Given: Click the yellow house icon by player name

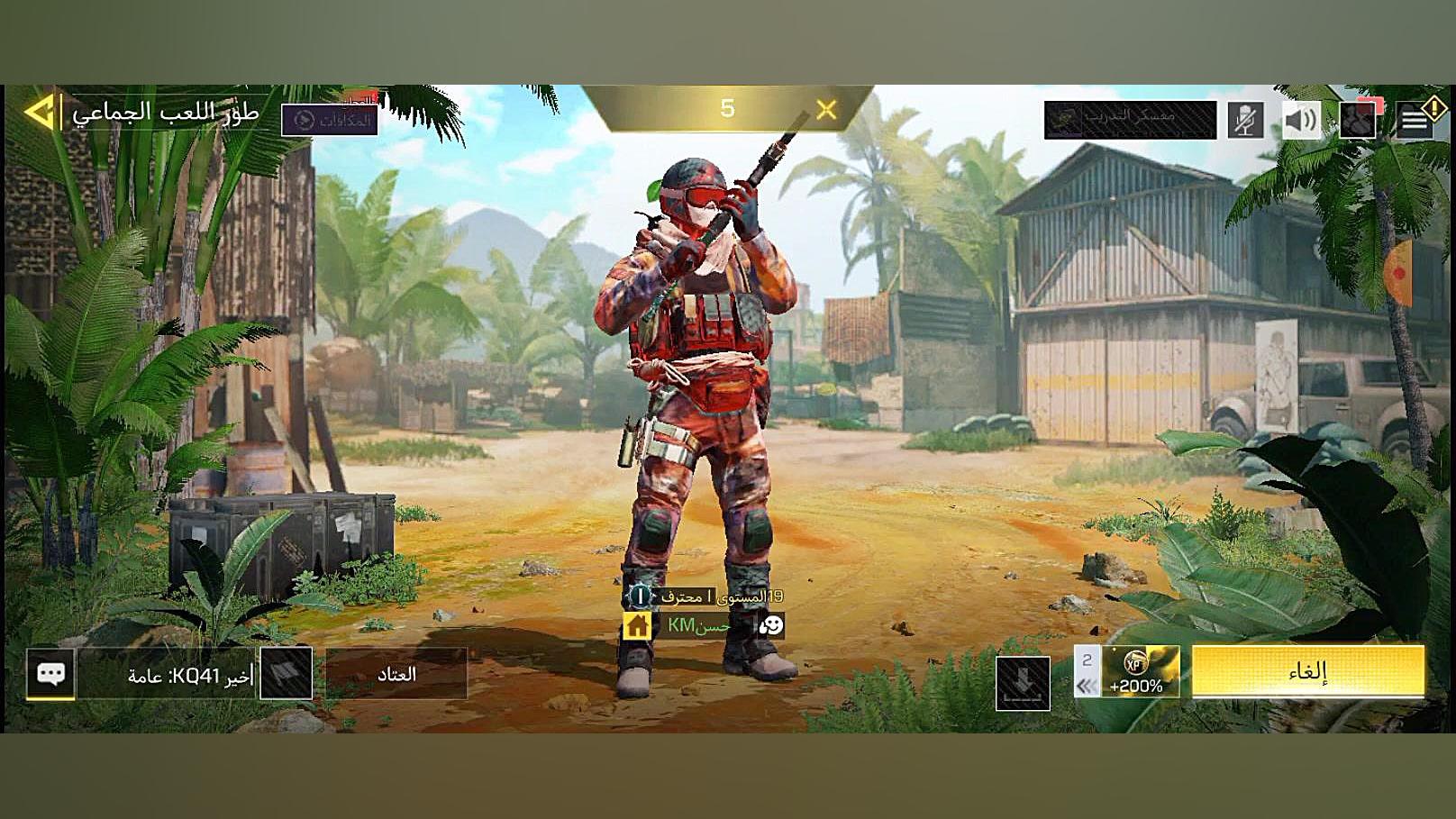Looking at the screenshot, I should [637, 625].
